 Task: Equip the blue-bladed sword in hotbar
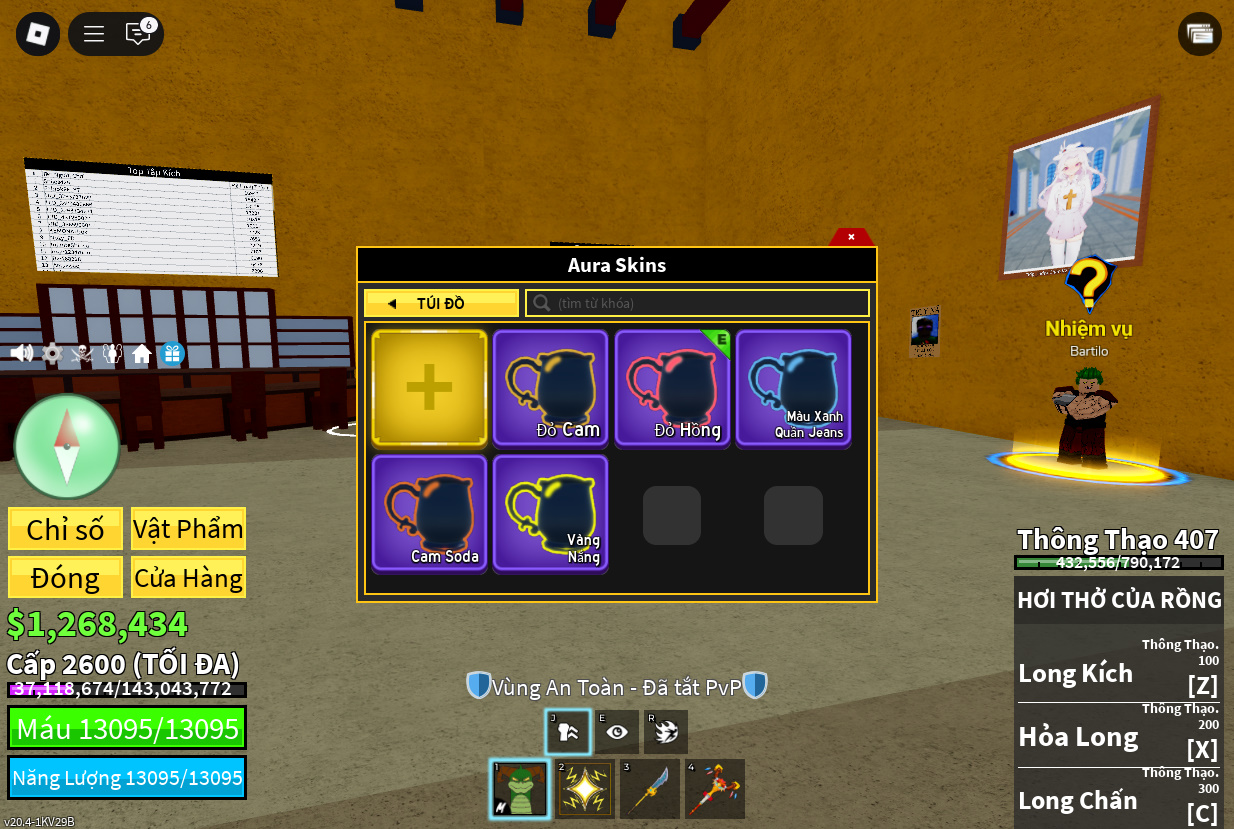click(x=650, y=789)
